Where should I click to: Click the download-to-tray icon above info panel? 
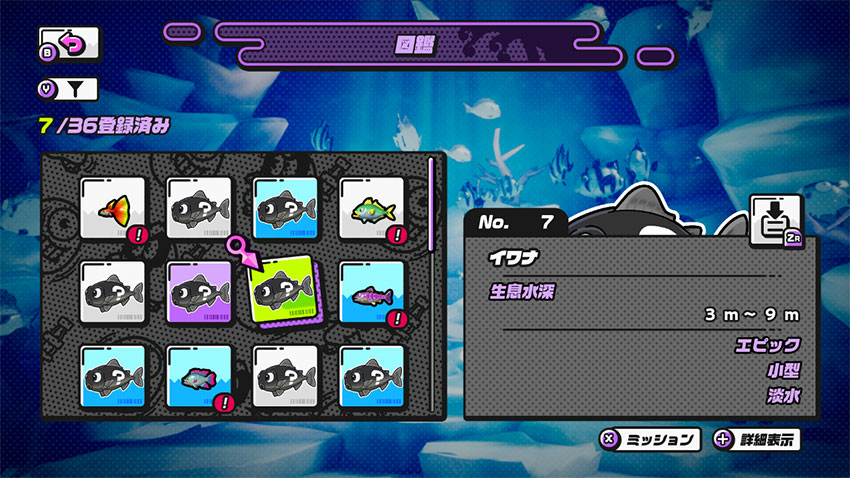coord(776,220)
